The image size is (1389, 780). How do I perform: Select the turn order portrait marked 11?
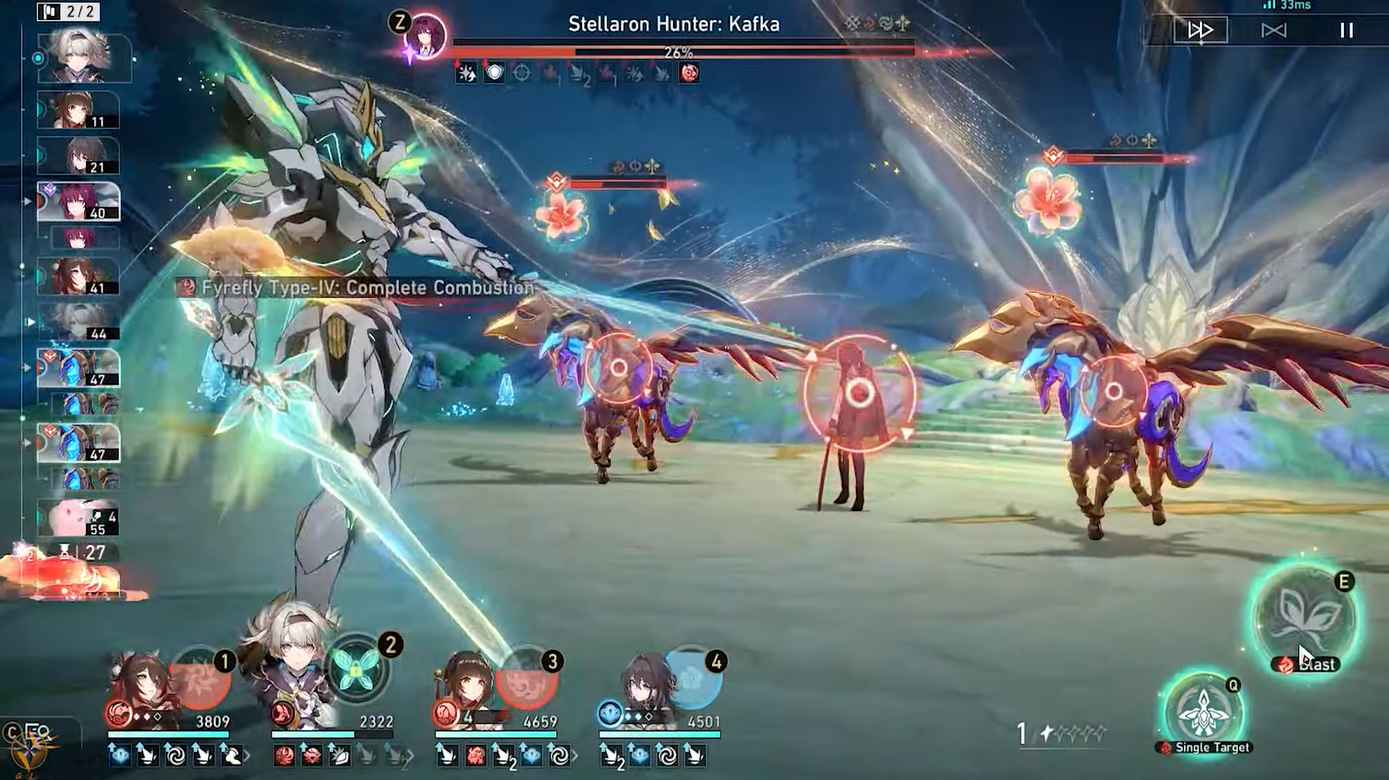coord(78,110)
